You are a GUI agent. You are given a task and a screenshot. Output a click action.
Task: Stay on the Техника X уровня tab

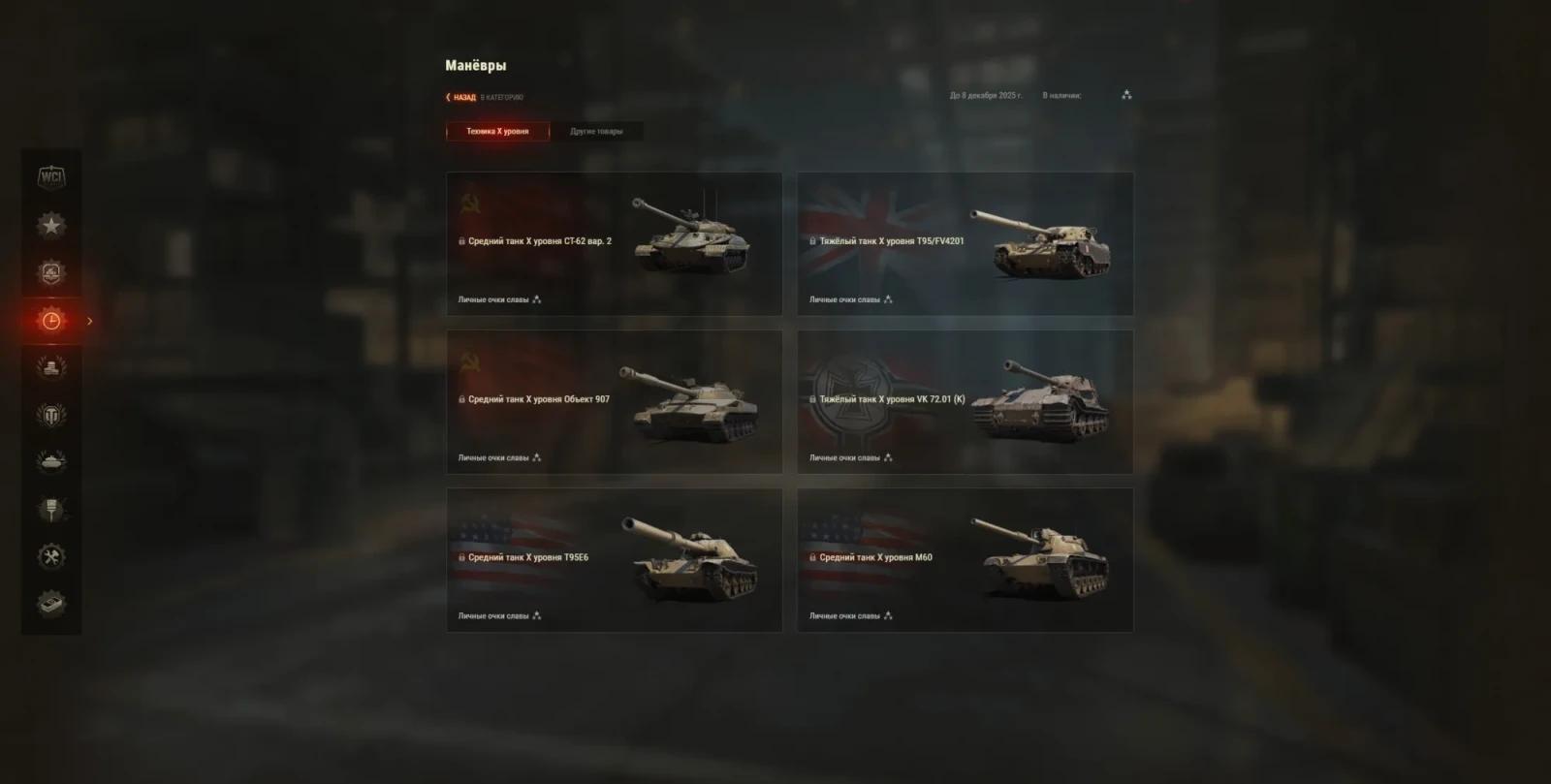pyautogui.click(x=497, y=129)
